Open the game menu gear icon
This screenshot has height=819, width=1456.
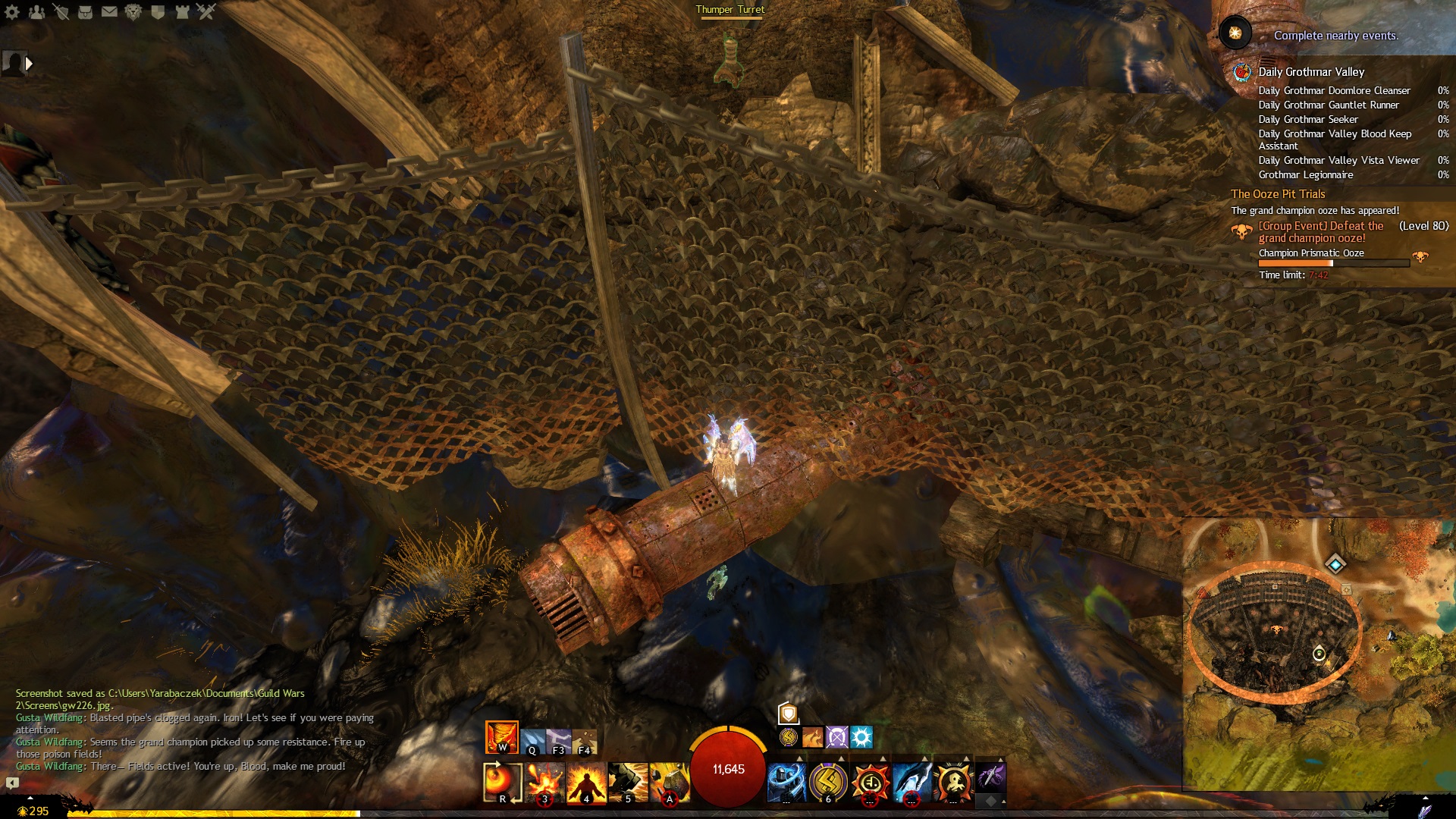(x=12, y=11)
